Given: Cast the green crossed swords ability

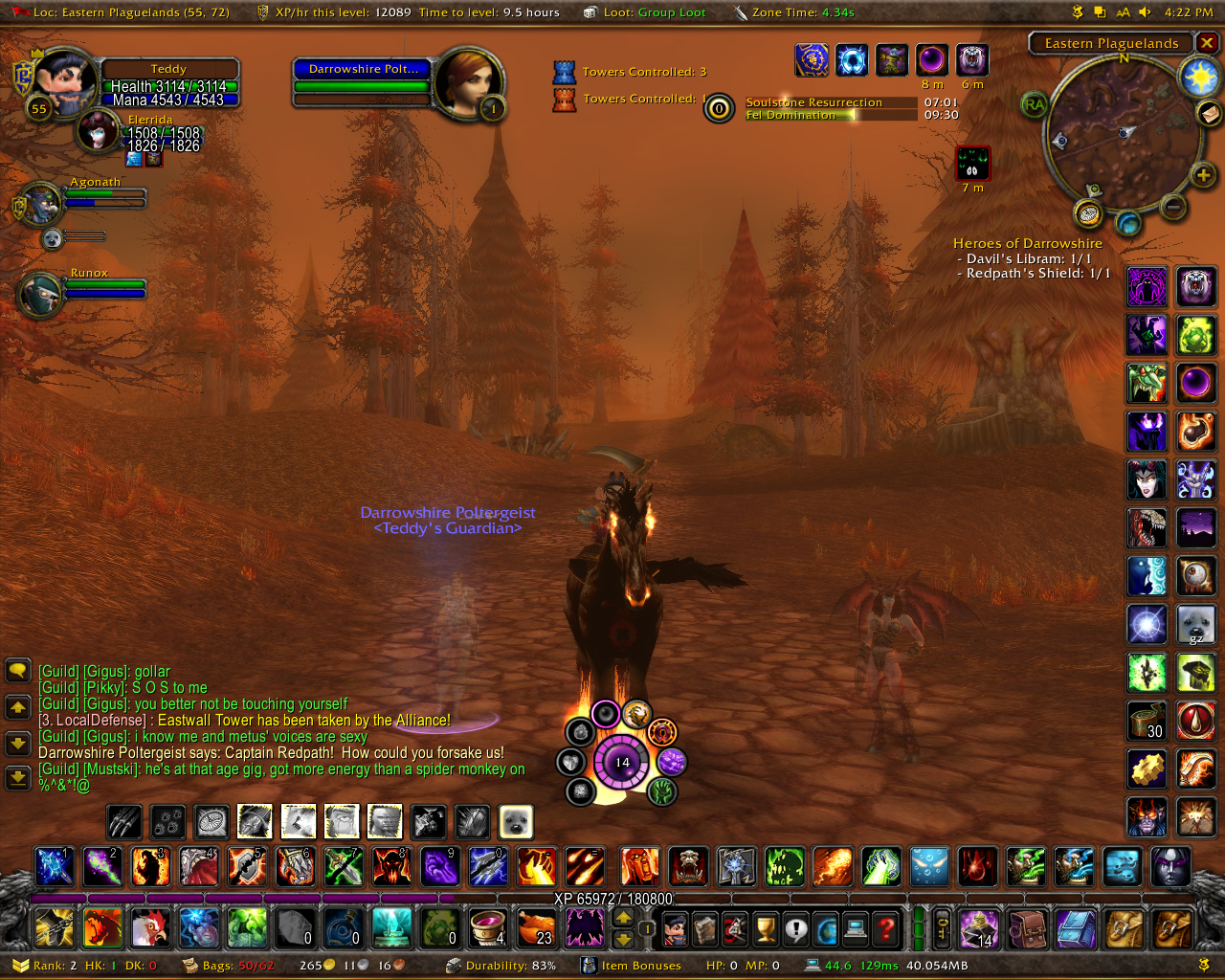Looking at the screenshot, I should click(344, 867).
